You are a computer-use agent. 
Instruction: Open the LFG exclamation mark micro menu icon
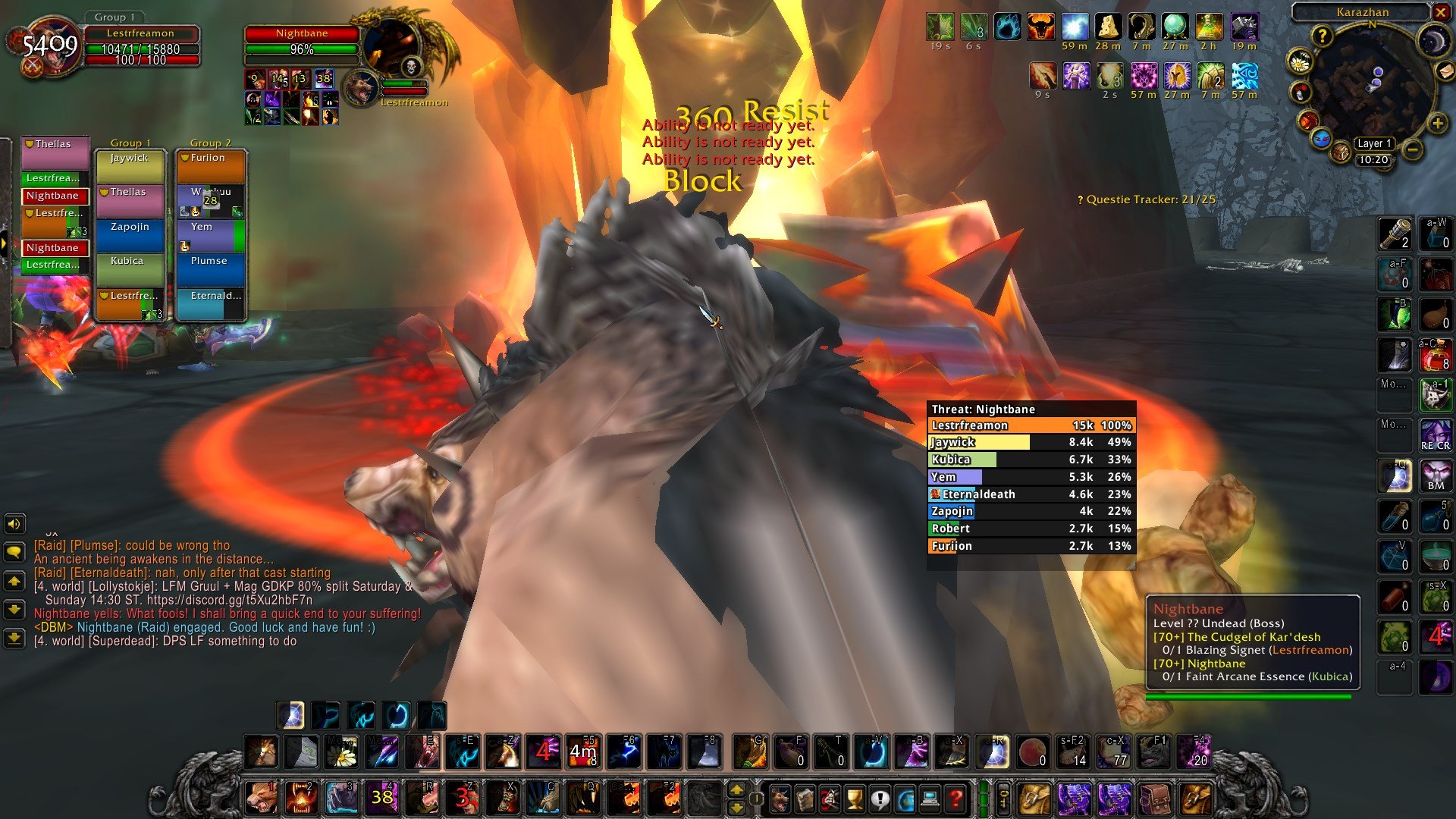(880, 798)
